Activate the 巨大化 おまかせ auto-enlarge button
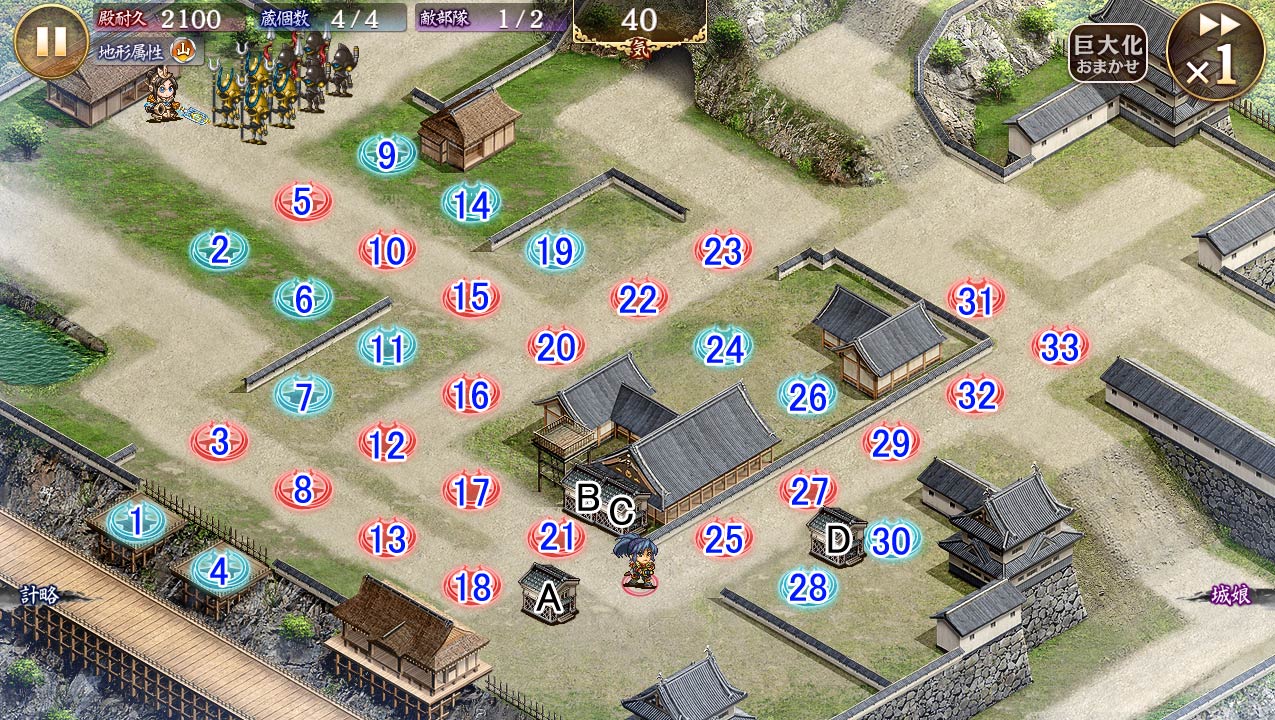The image size is (1275, 720). pyautogui.click(x=1107, y=53)
